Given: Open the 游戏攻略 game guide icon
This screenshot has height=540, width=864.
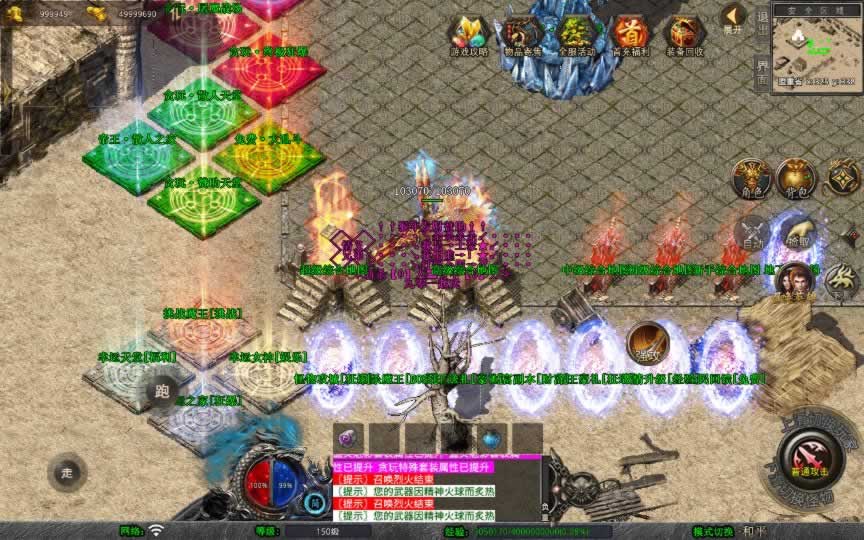Looking at the screenshot, I should pyautogui.click(x=467, y=34).
